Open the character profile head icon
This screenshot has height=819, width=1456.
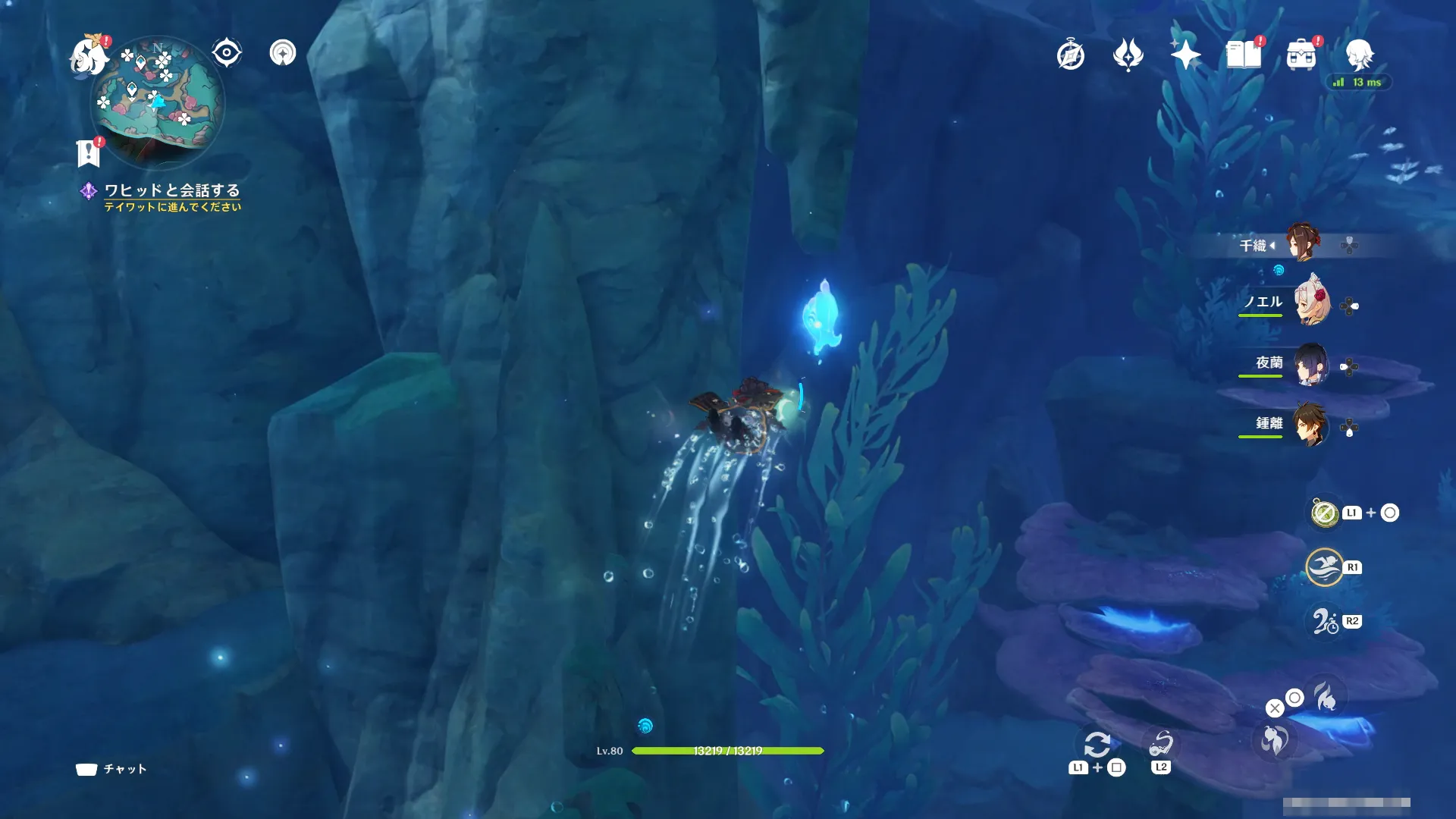pos(1358,55)
